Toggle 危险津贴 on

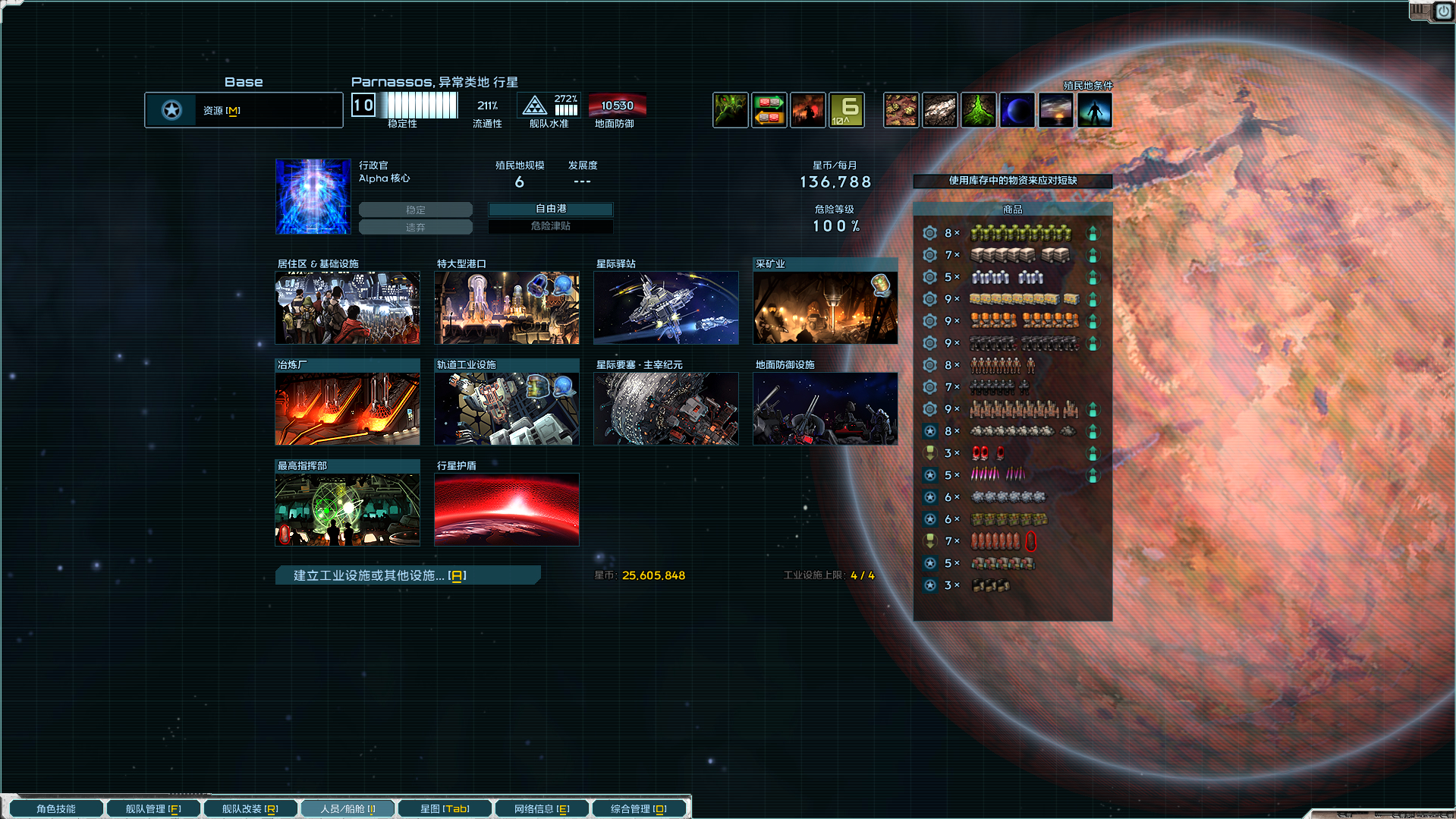551,226
